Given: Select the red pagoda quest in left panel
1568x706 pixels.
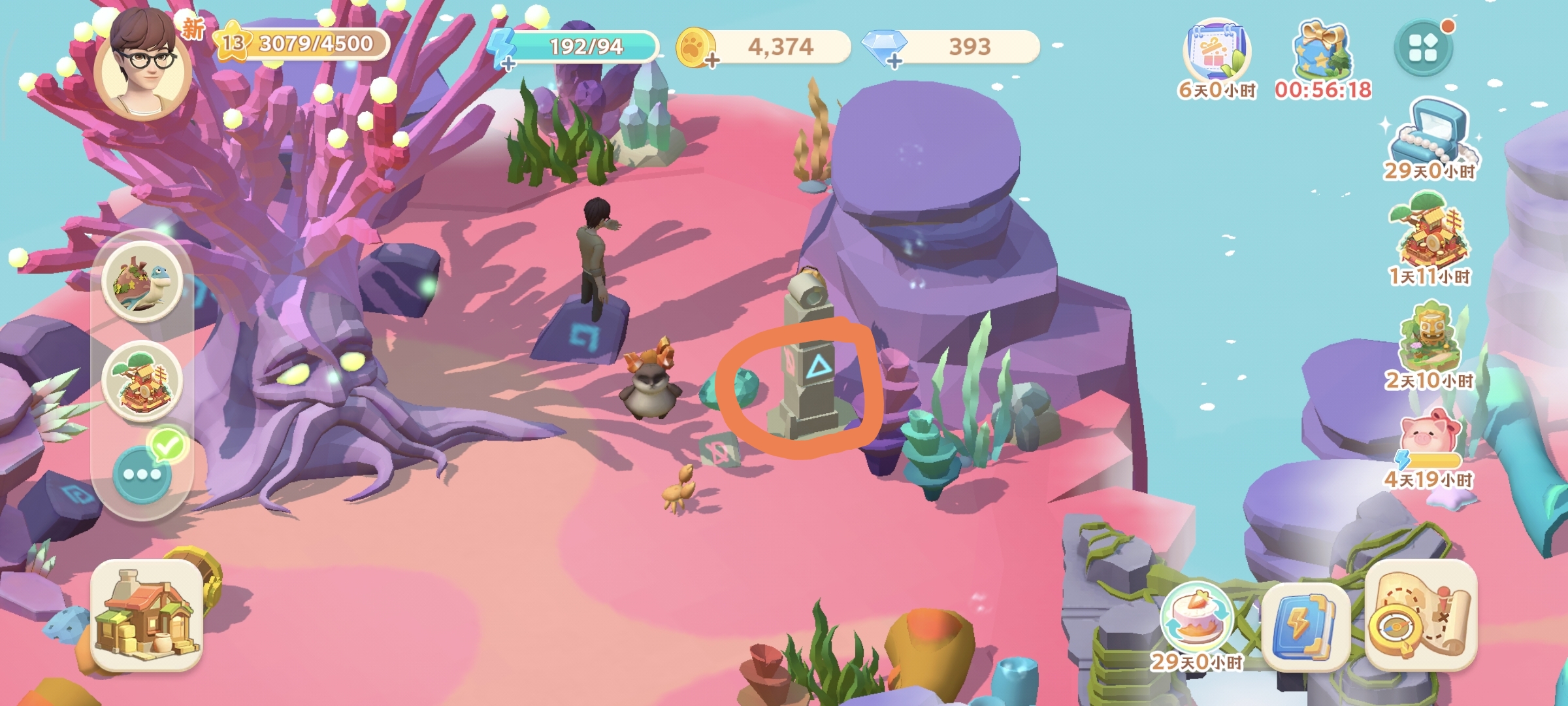Looking at the screenshot, I should 142,380.
